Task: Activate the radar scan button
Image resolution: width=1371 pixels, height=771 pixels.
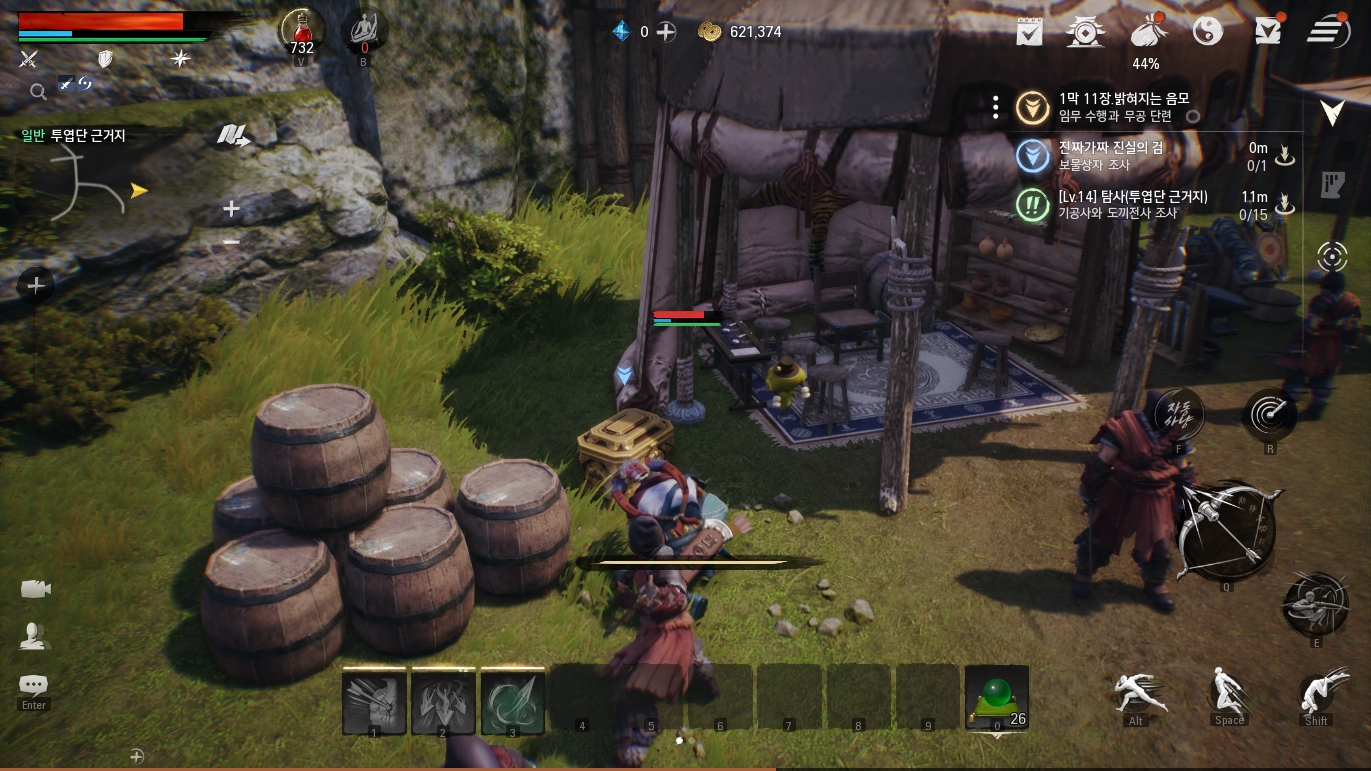Action: (1270, 413)
